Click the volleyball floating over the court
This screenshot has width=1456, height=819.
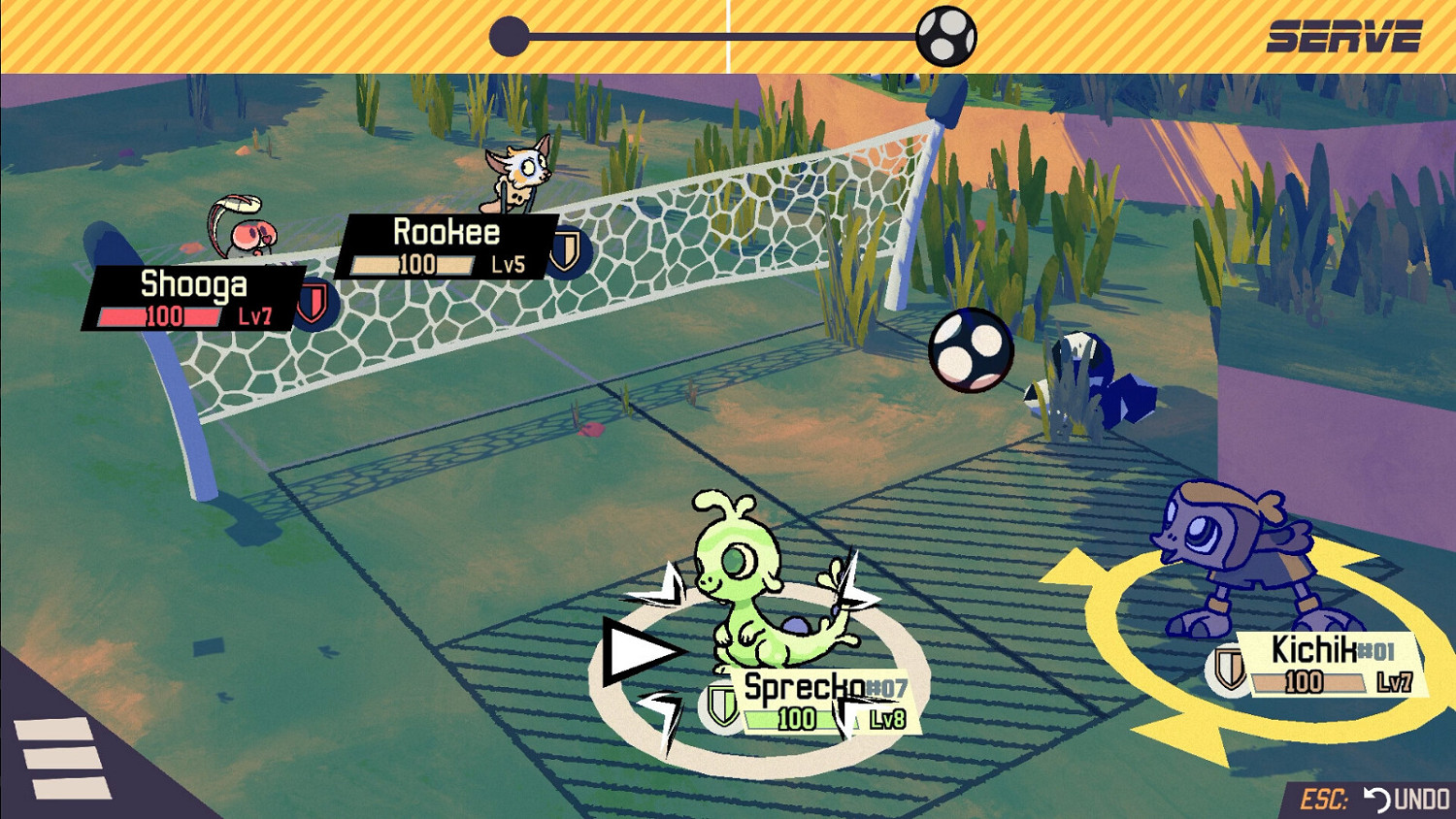tap(969, 351)
